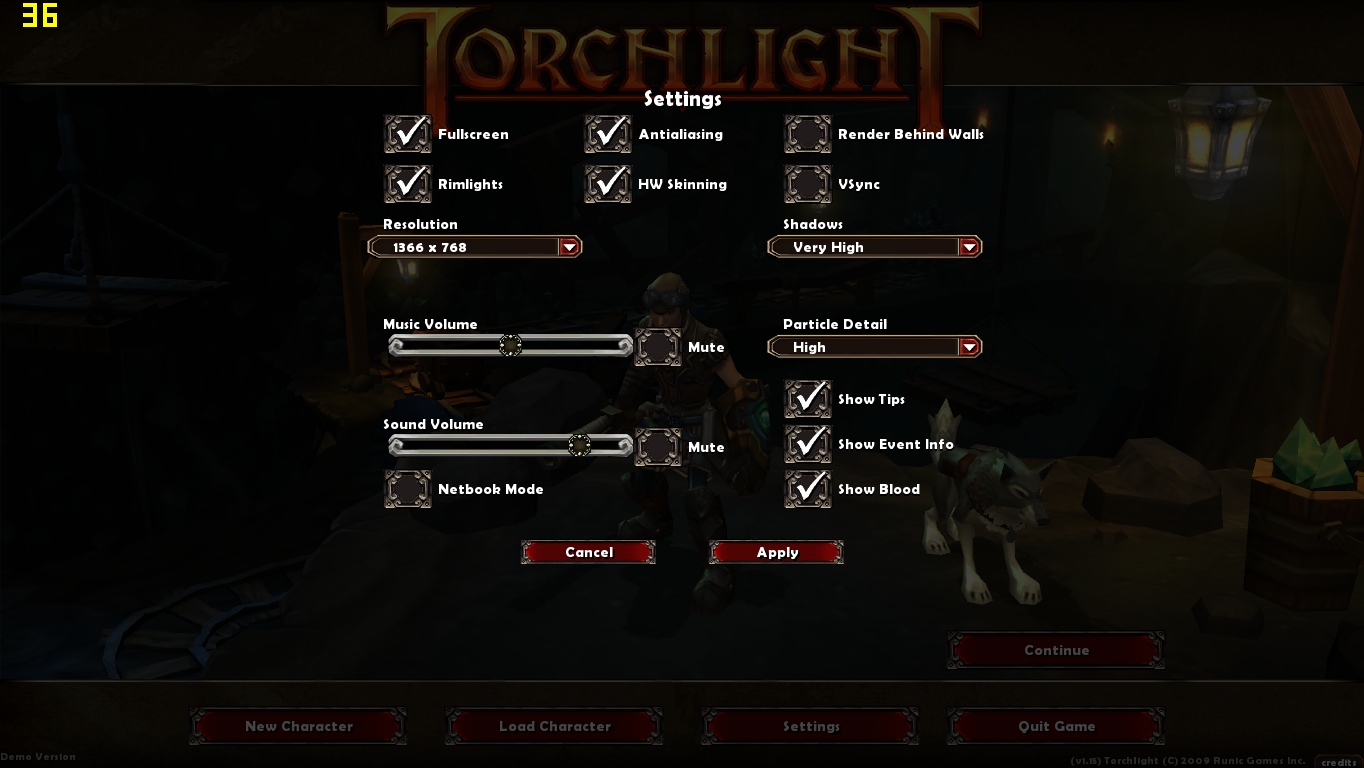Open the Particle Detail dropdown
Screen dimensions: 1364x768
pos(968,346)
